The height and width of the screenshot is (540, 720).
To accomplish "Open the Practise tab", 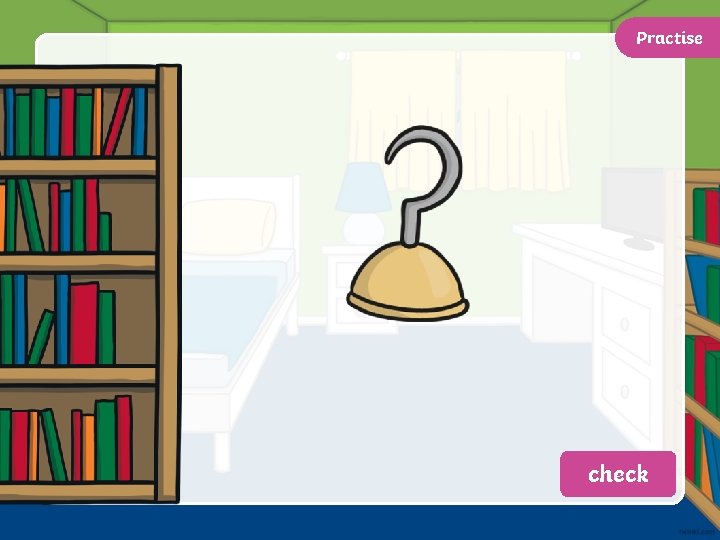I will 668,38.
